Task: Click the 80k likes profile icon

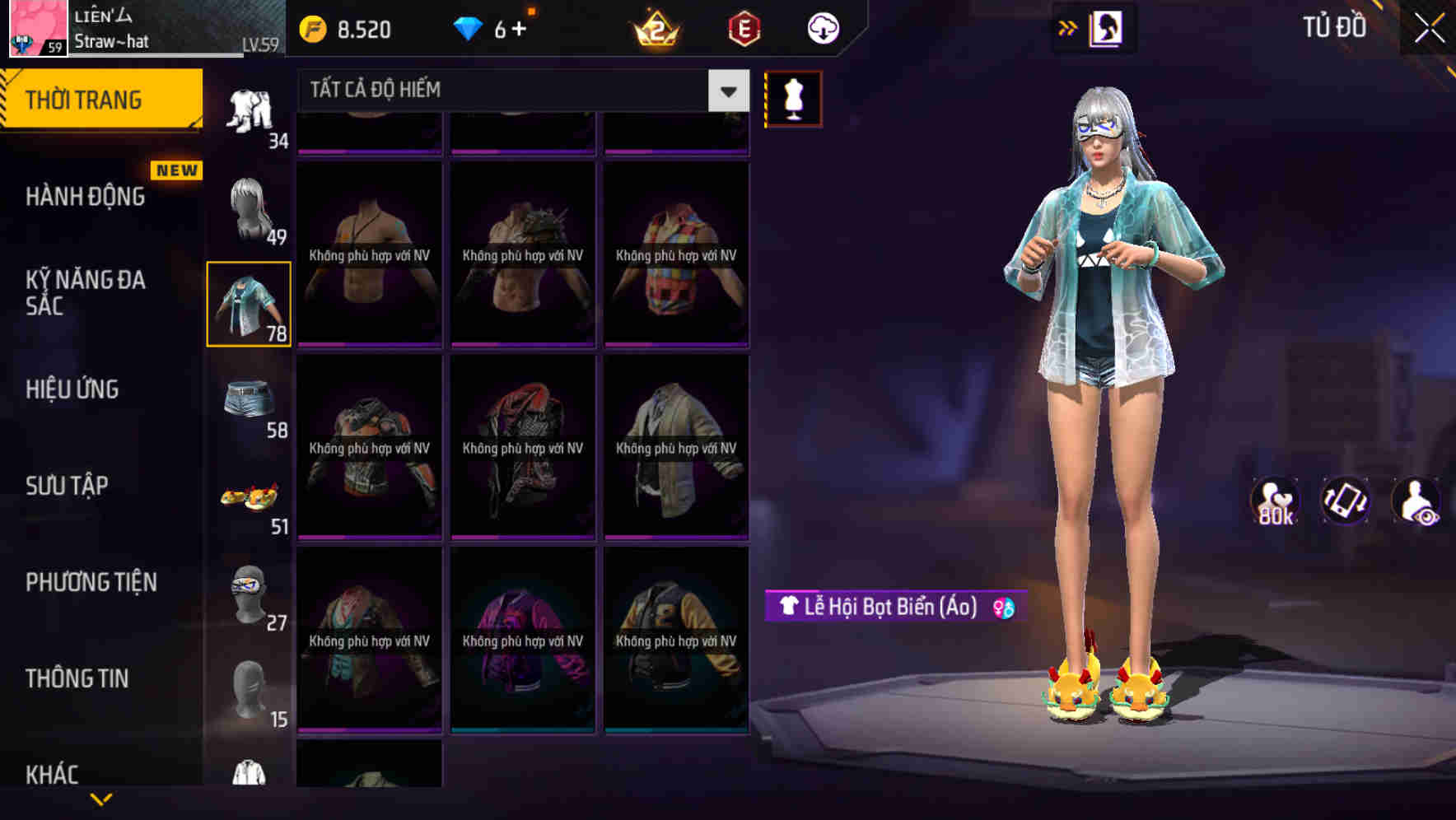Action: [1275, 501]
